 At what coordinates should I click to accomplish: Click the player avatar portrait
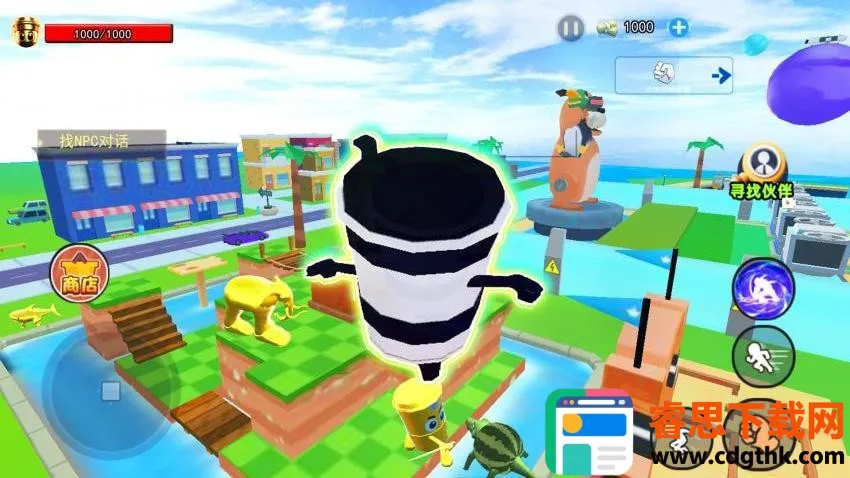[22, 32]
